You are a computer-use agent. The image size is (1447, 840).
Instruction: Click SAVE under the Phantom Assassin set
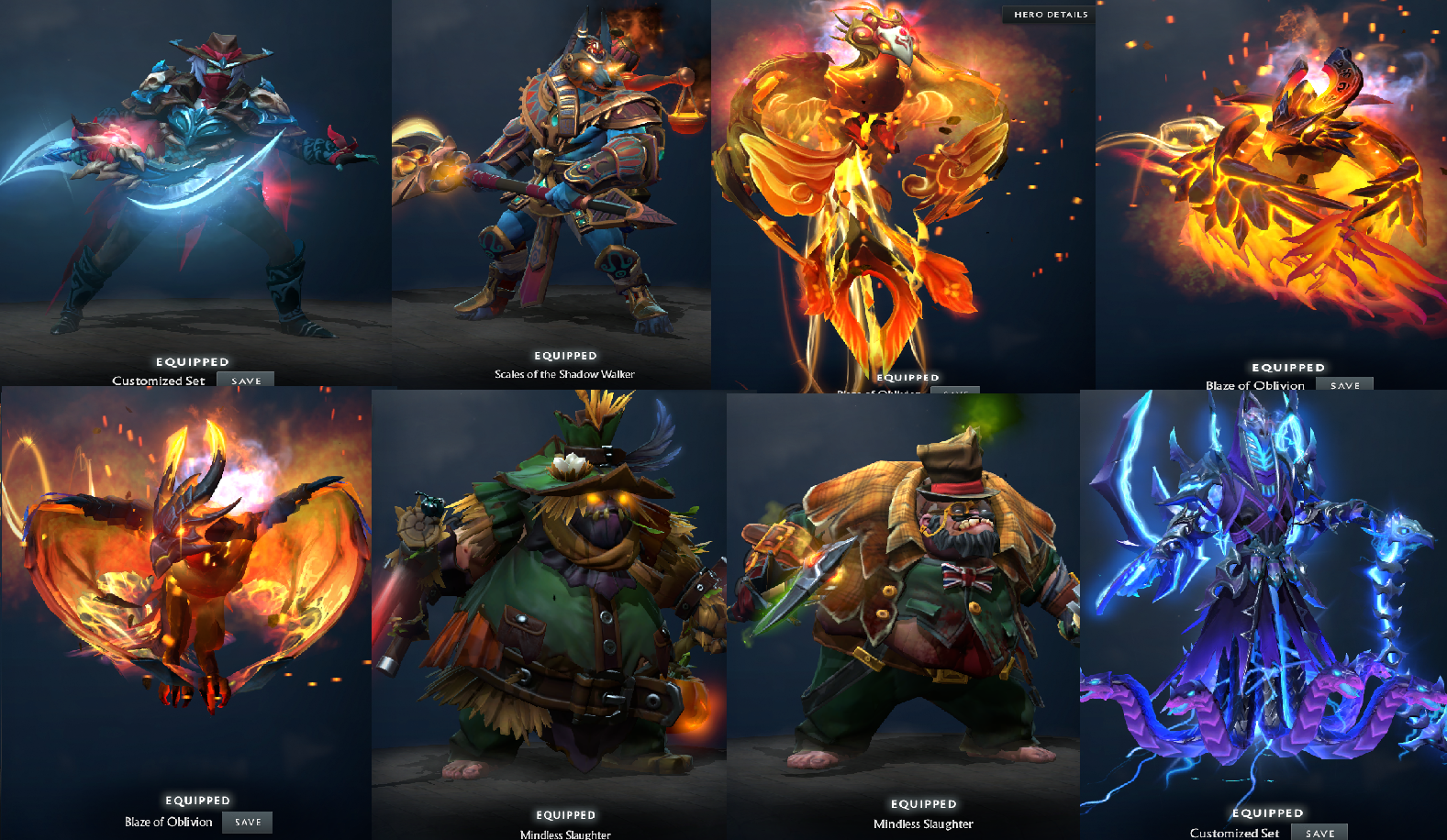click(245, 381)
